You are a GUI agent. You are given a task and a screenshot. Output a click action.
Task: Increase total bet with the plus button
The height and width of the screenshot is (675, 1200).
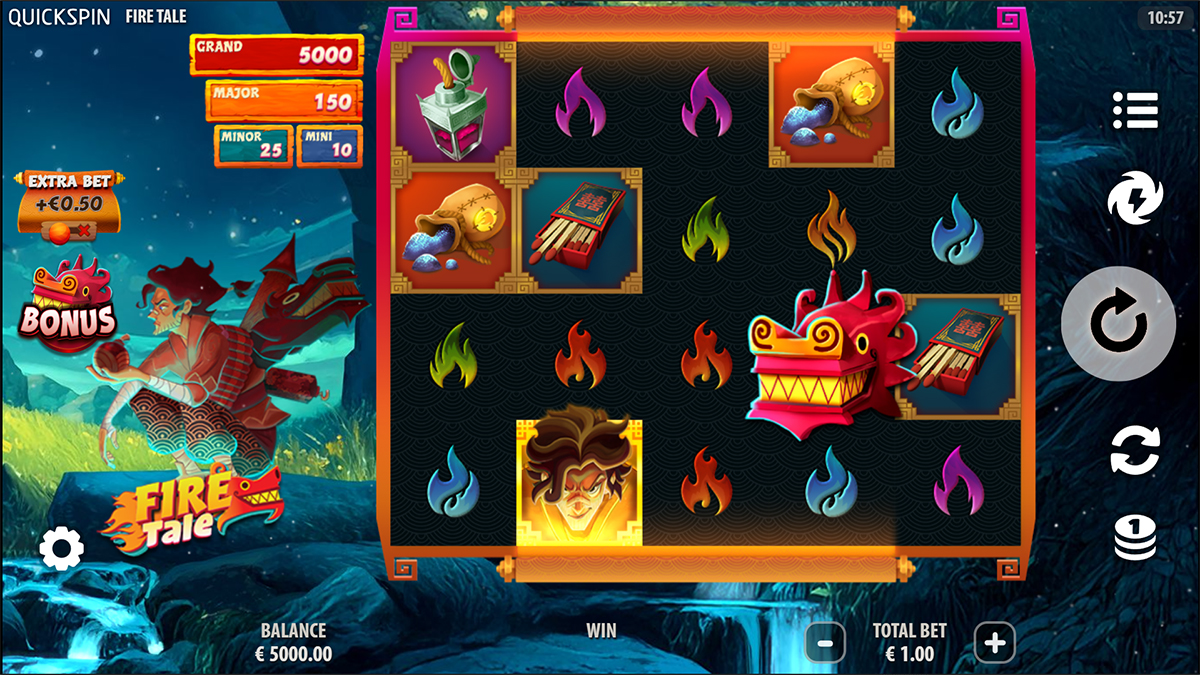(x=994, y=643)
